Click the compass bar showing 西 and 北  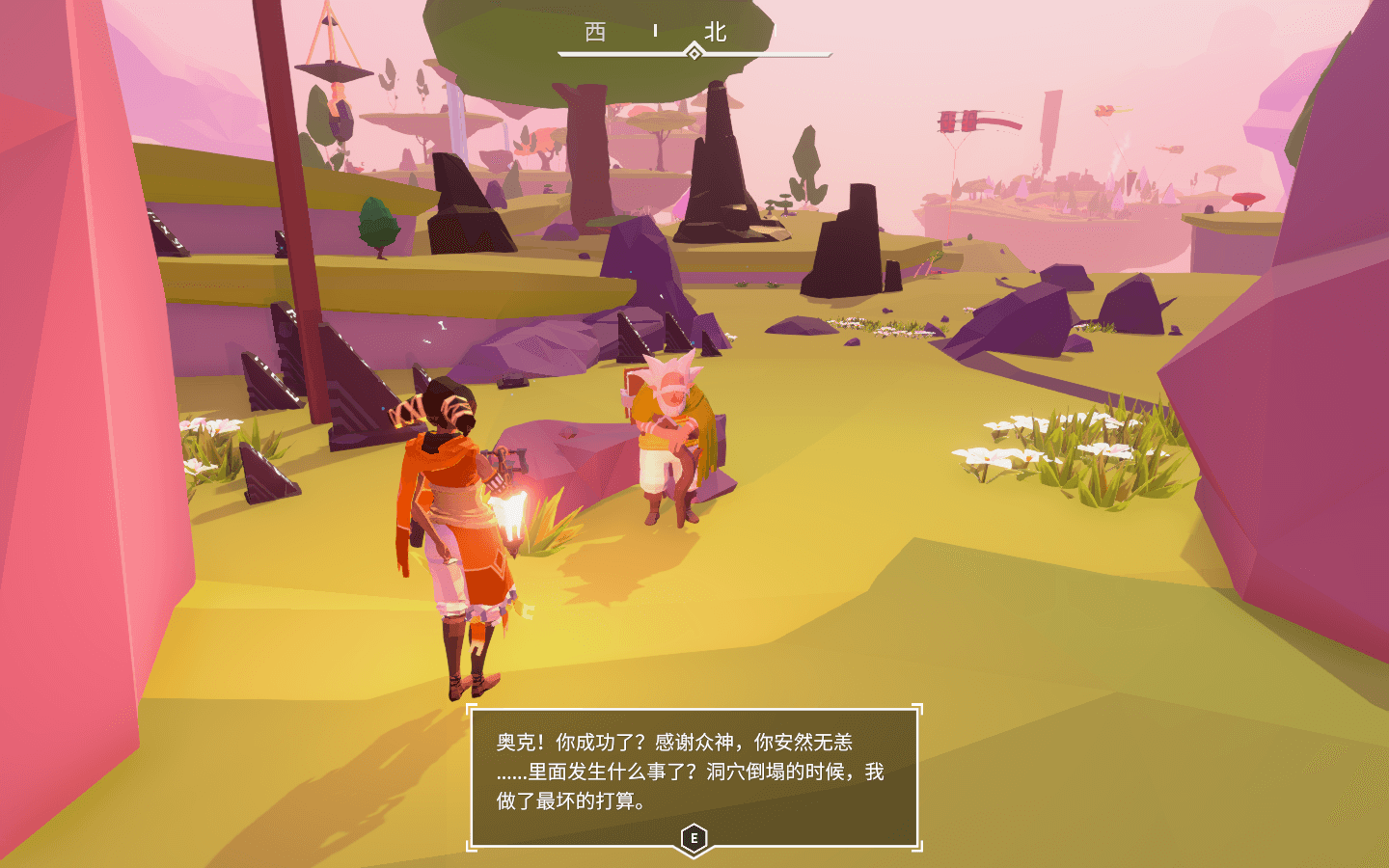[694, 41]
